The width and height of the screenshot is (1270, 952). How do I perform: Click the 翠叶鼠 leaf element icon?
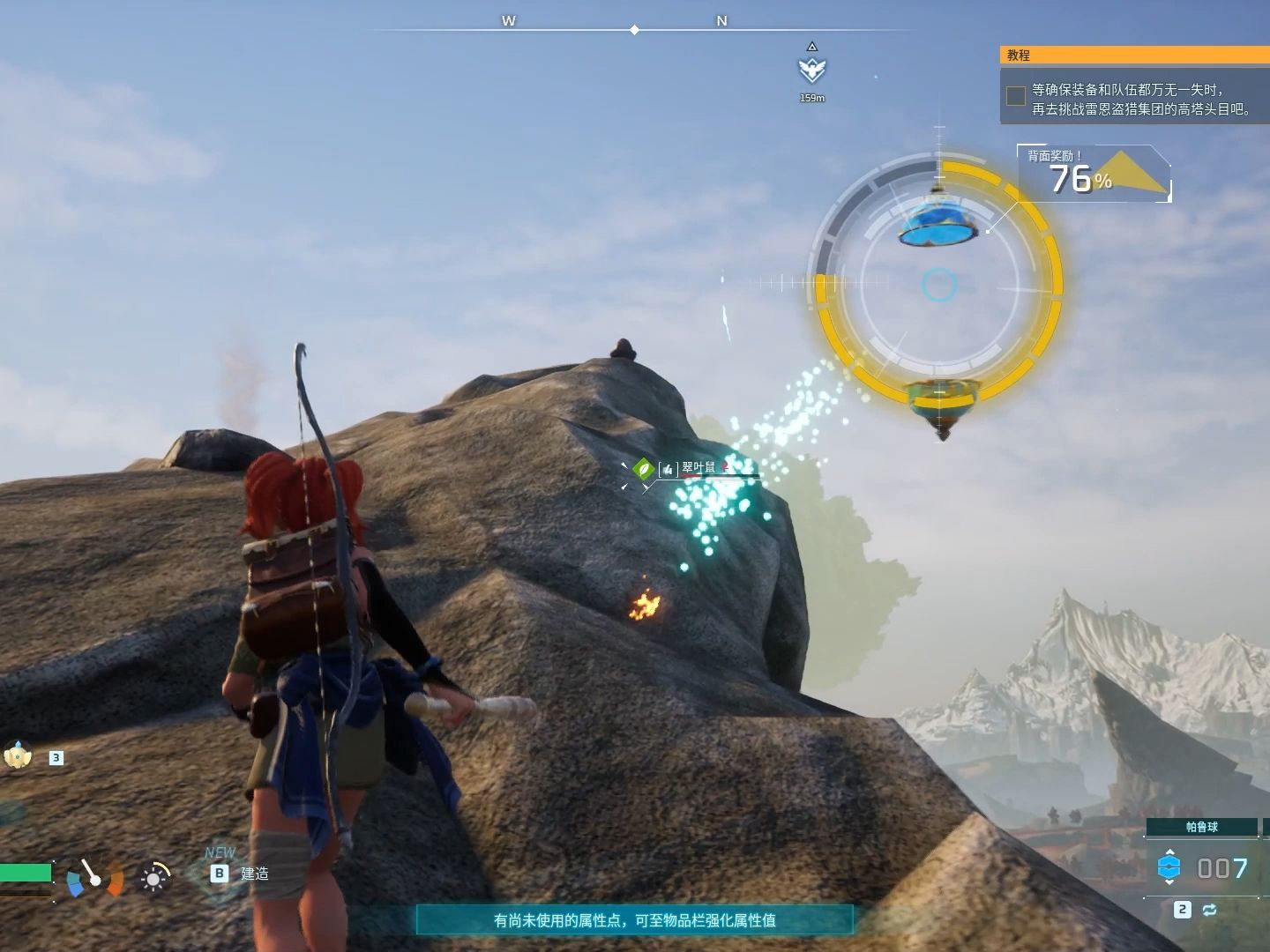coord(644,469)
